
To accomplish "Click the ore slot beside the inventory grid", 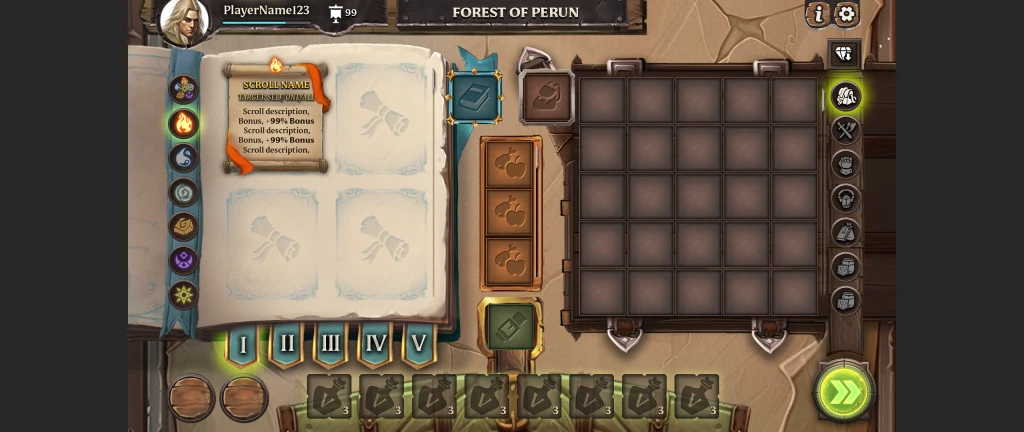I will coord(547,98).
